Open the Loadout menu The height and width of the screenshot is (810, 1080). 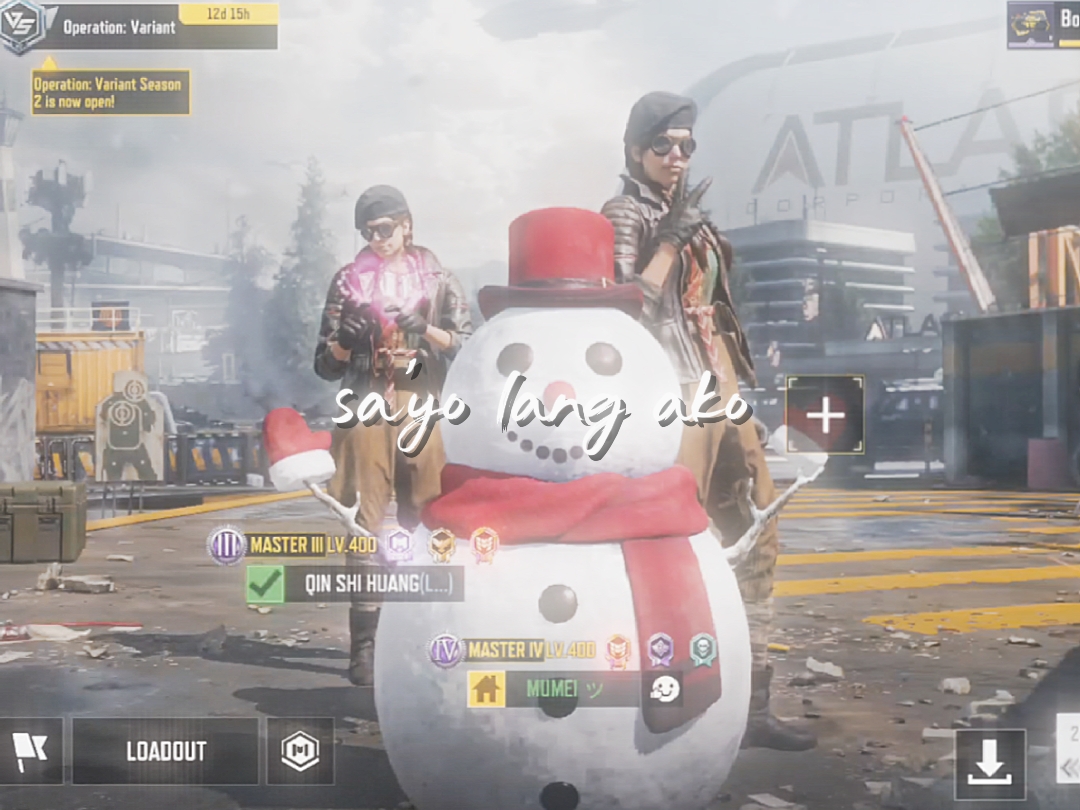(x=166, y=751)
